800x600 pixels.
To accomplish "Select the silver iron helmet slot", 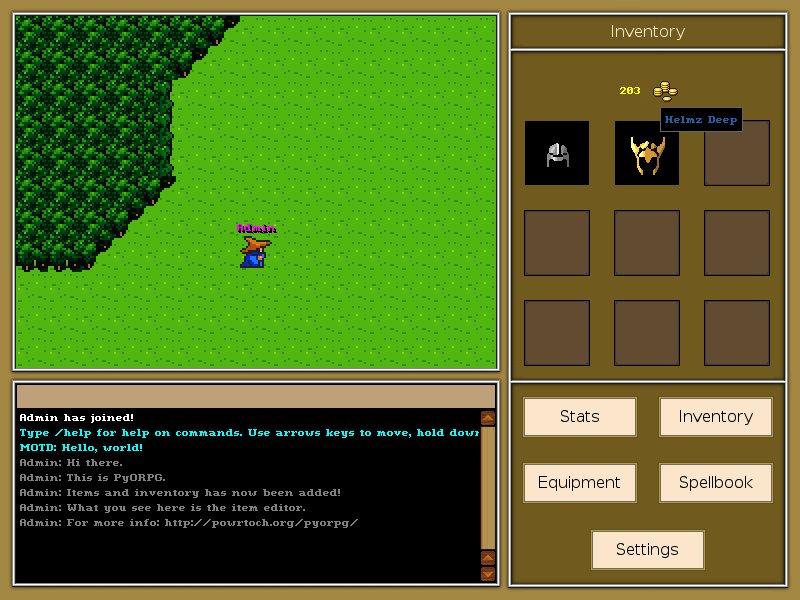I will coord(557,153).
